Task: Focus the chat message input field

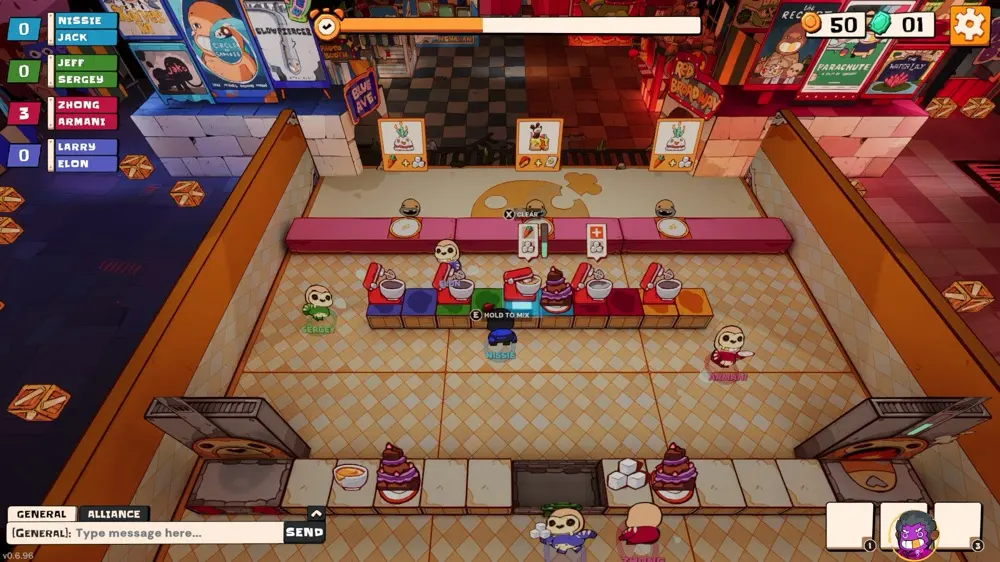Action: tap(150, 533)
